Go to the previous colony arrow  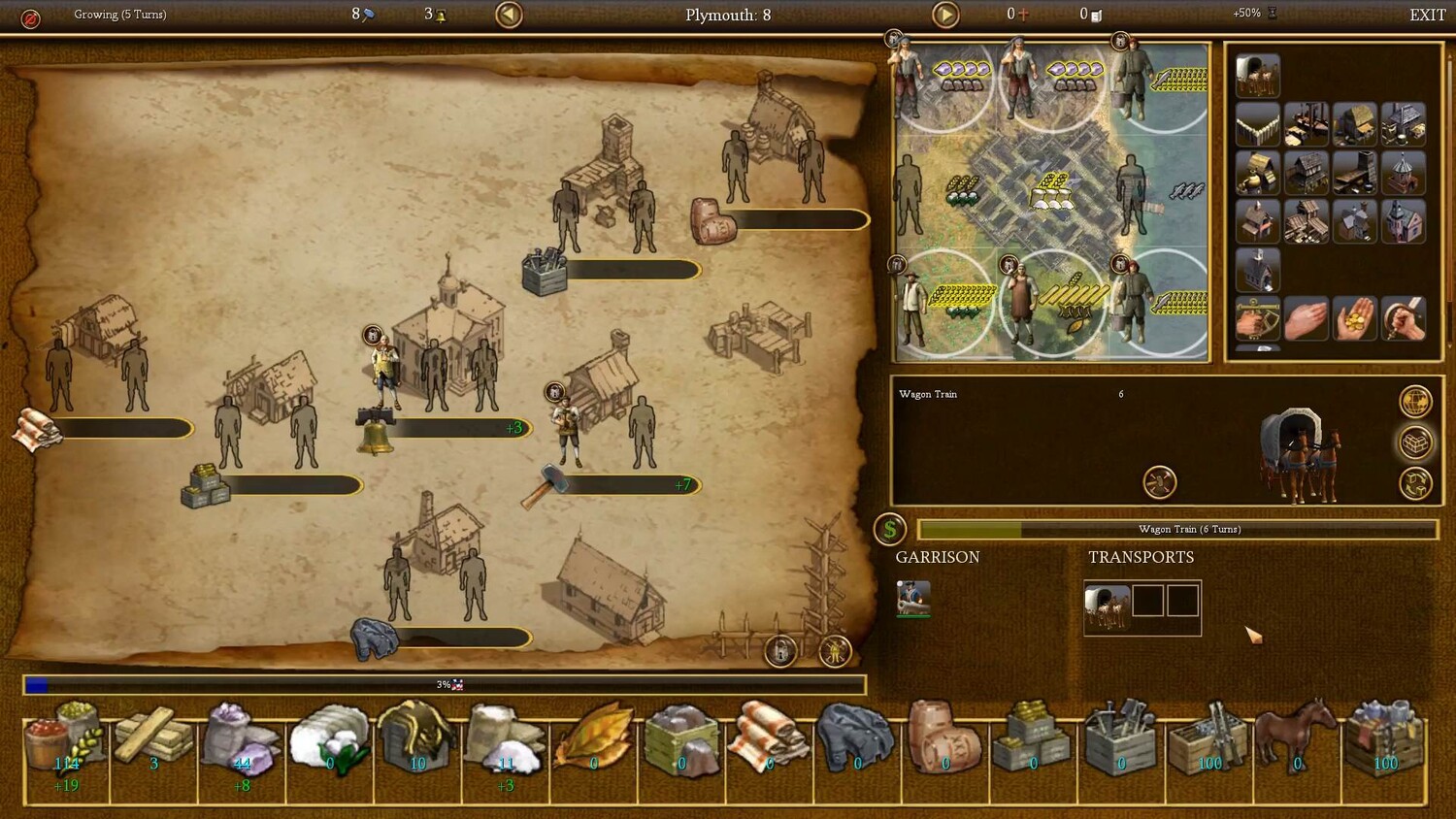[x=509, y=15]
